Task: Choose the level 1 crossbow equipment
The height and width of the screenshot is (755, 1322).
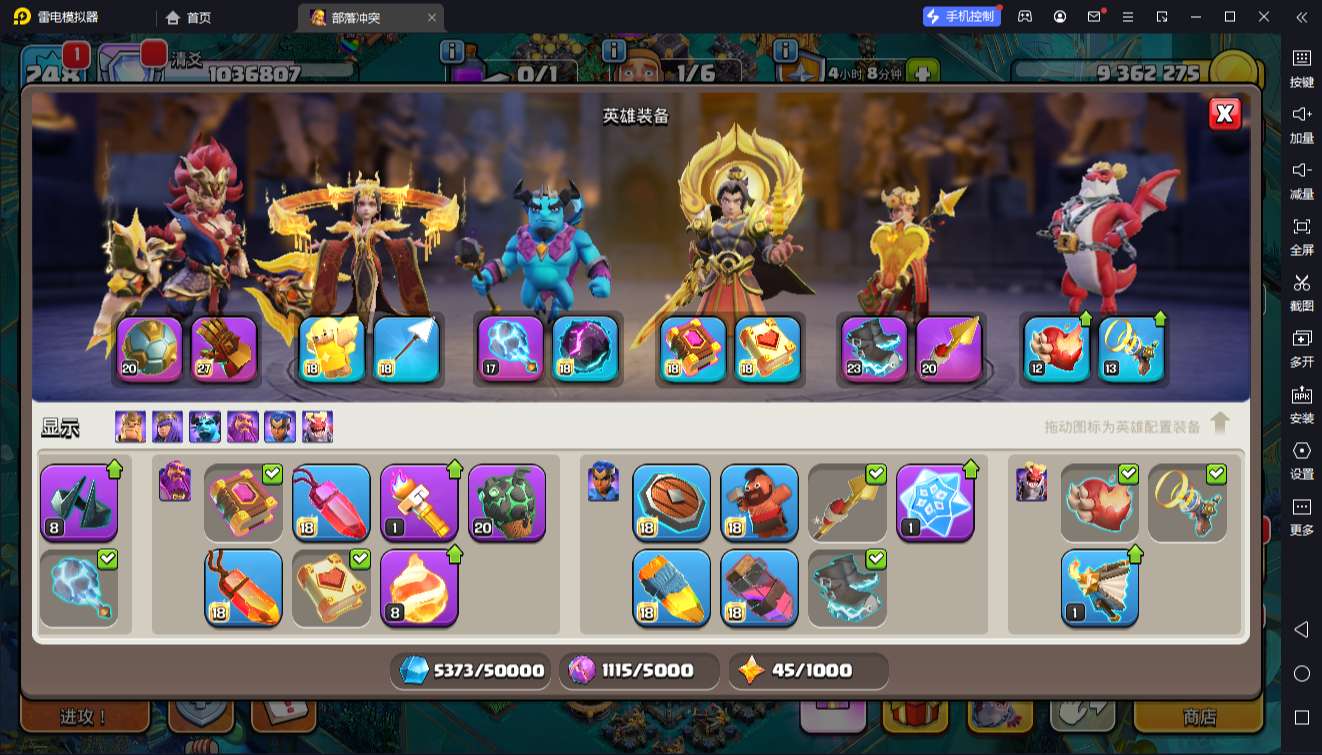Action: tap(1099, 587)
